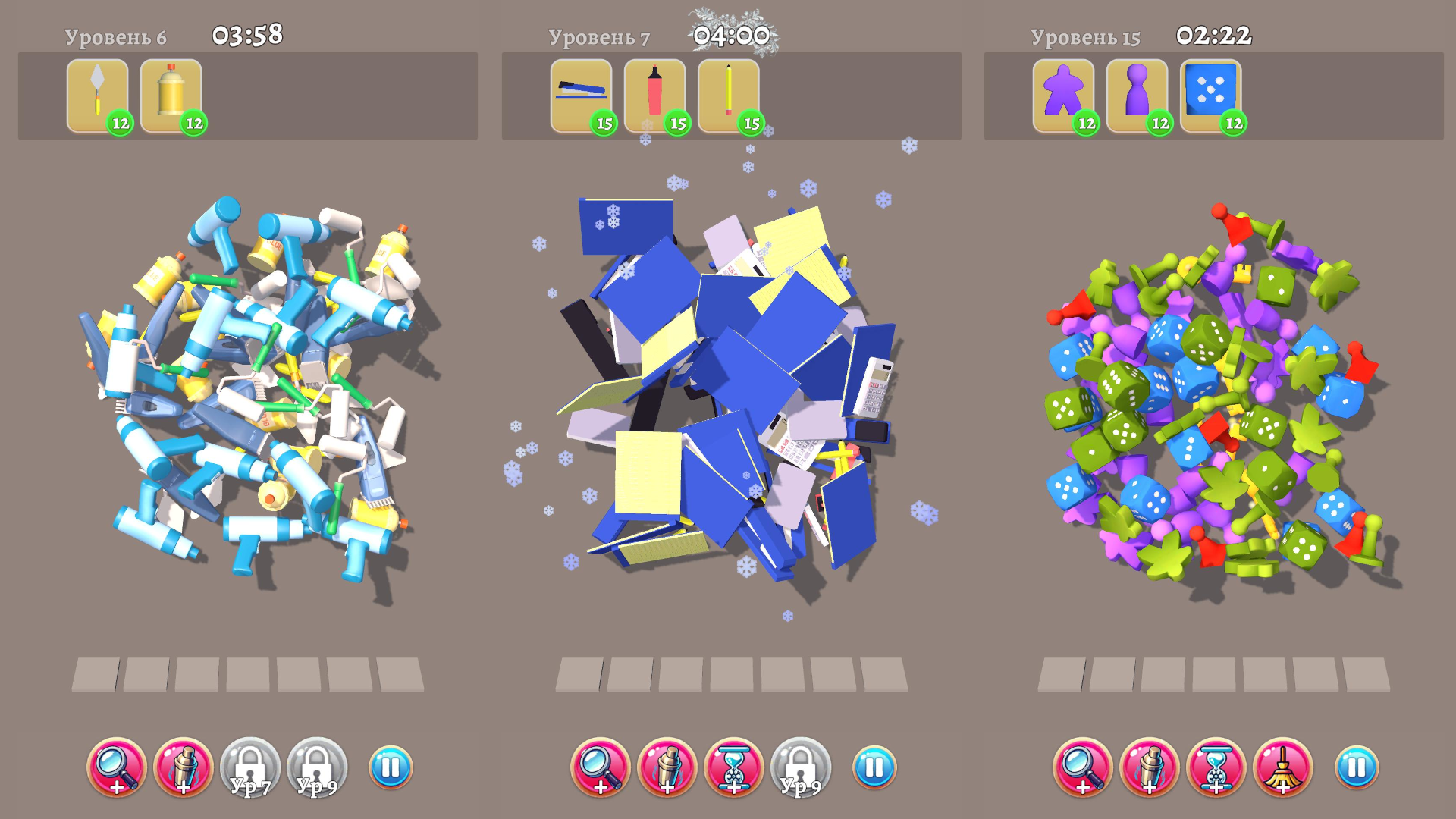Select the stapler goal icon on Уровень 7

[x=581, y=93]
